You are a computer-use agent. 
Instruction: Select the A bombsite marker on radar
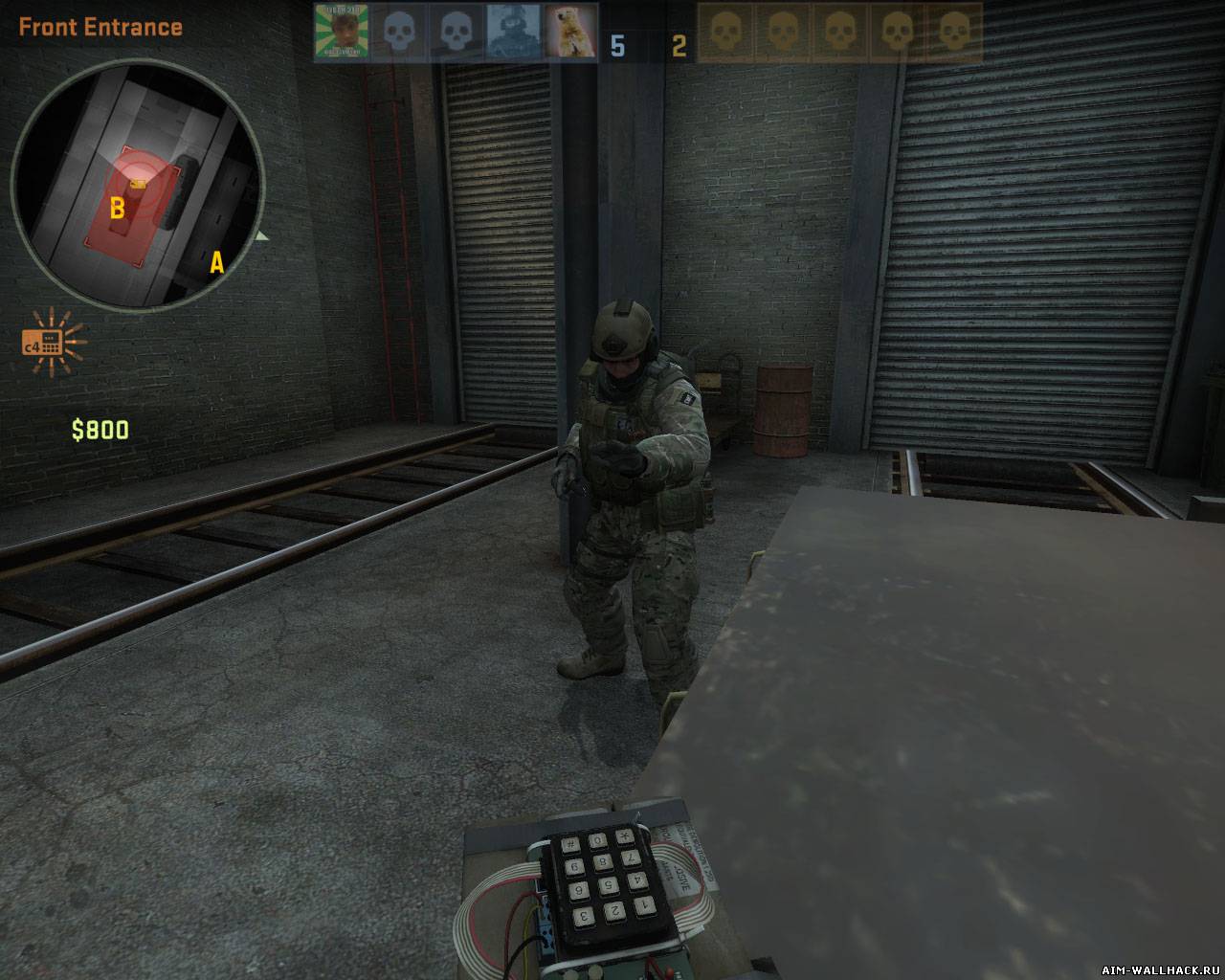click(216, 262)
